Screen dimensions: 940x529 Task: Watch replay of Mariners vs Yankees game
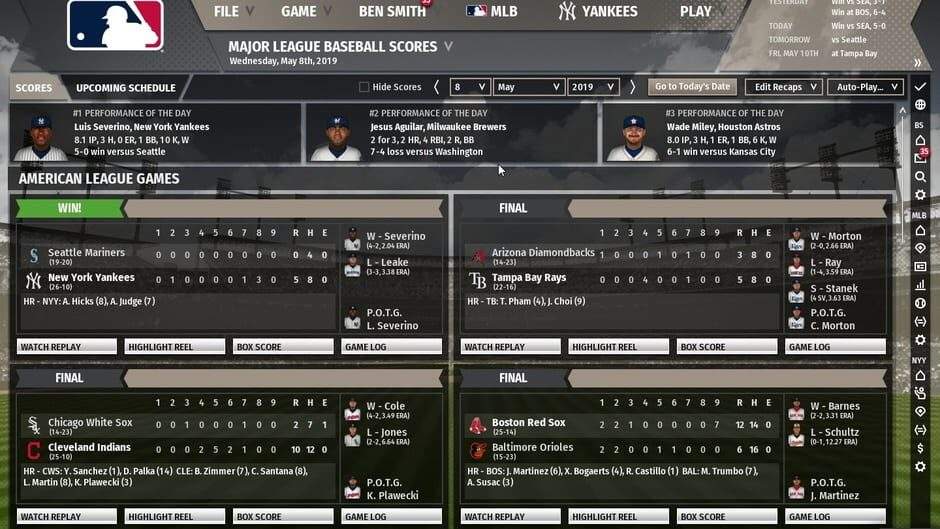67,347
